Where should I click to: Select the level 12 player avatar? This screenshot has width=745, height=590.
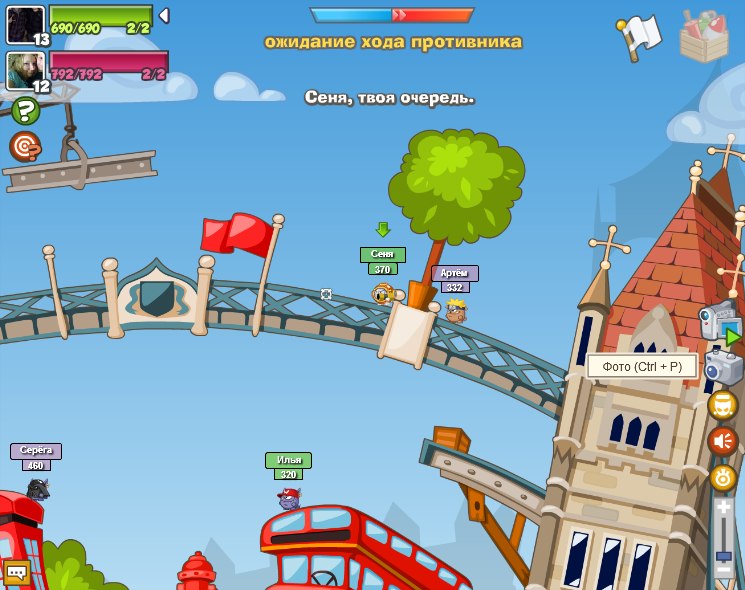pos(24,70)
